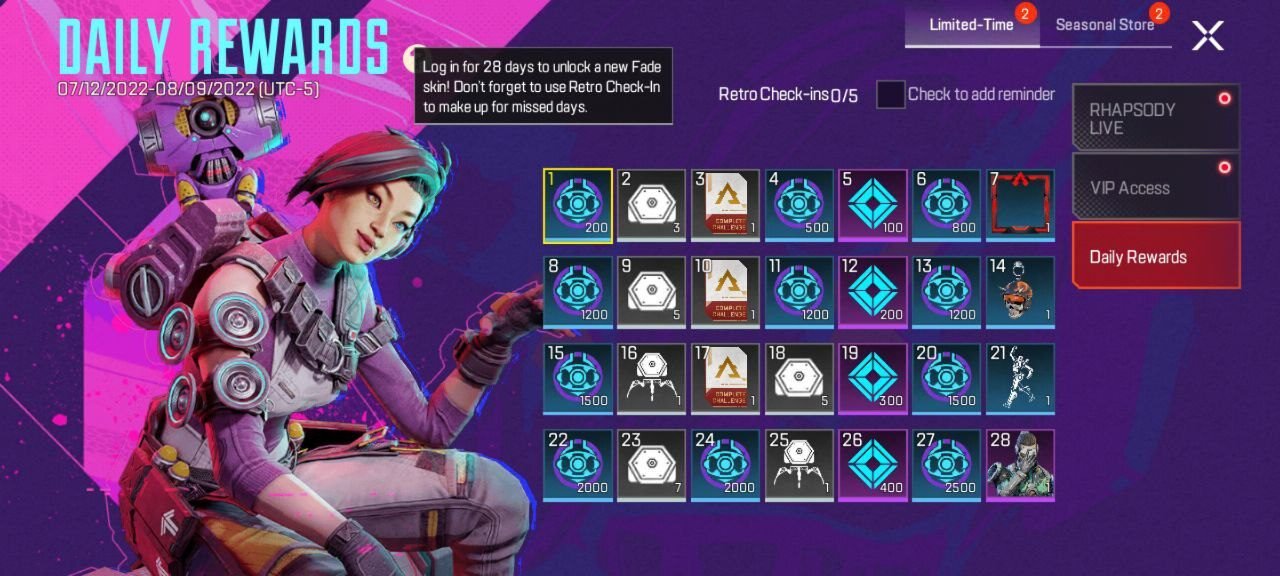
Task: Select the day 3 challenge card reward
Action: pyautogui.click(x=725, y=205)
